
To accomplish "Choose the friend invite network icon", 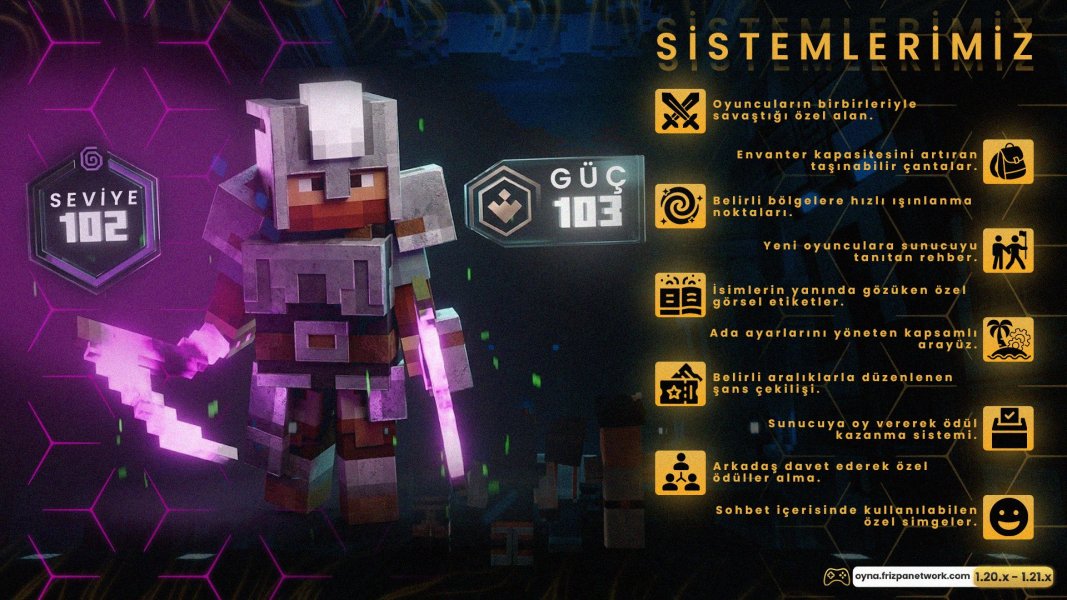I will pyautogui.click(x=679, y=472).
